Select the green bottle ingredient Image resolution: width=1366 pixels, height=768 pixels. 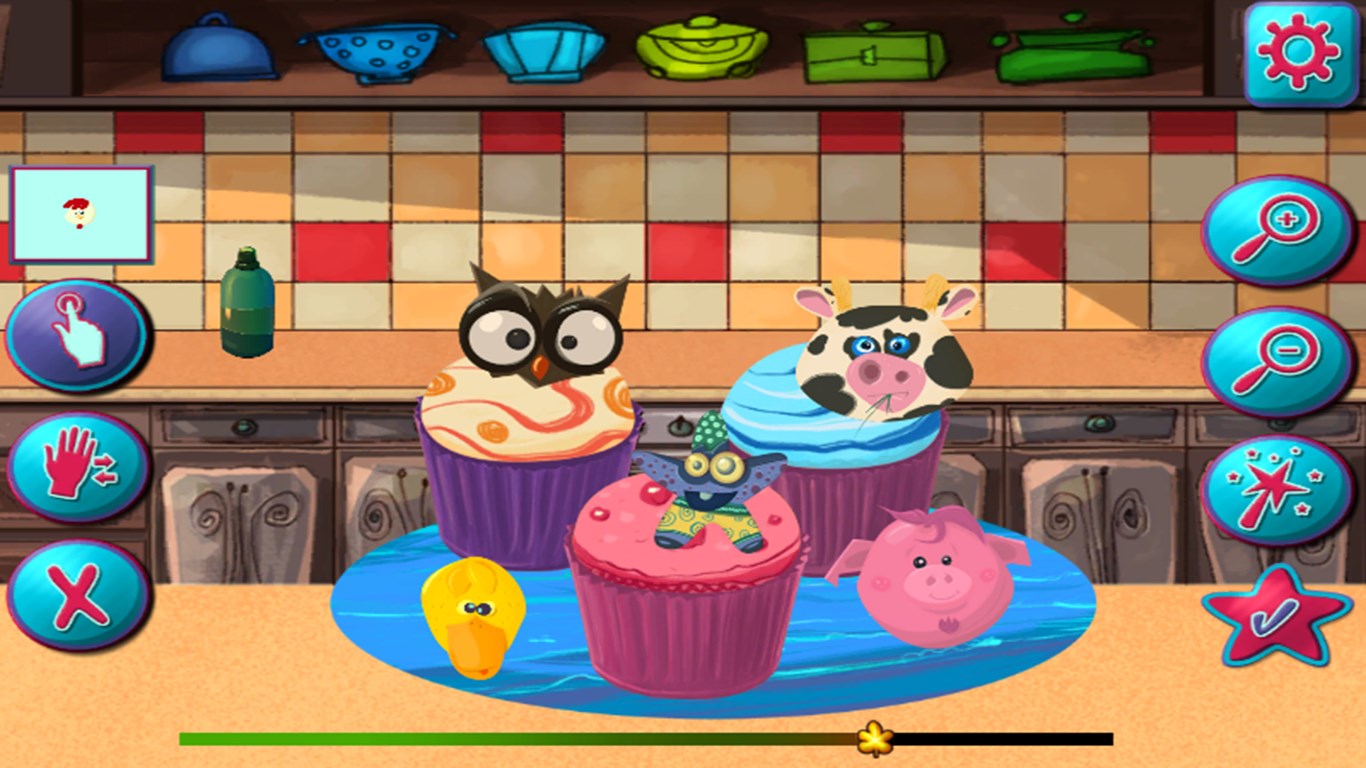coord(247,305)
